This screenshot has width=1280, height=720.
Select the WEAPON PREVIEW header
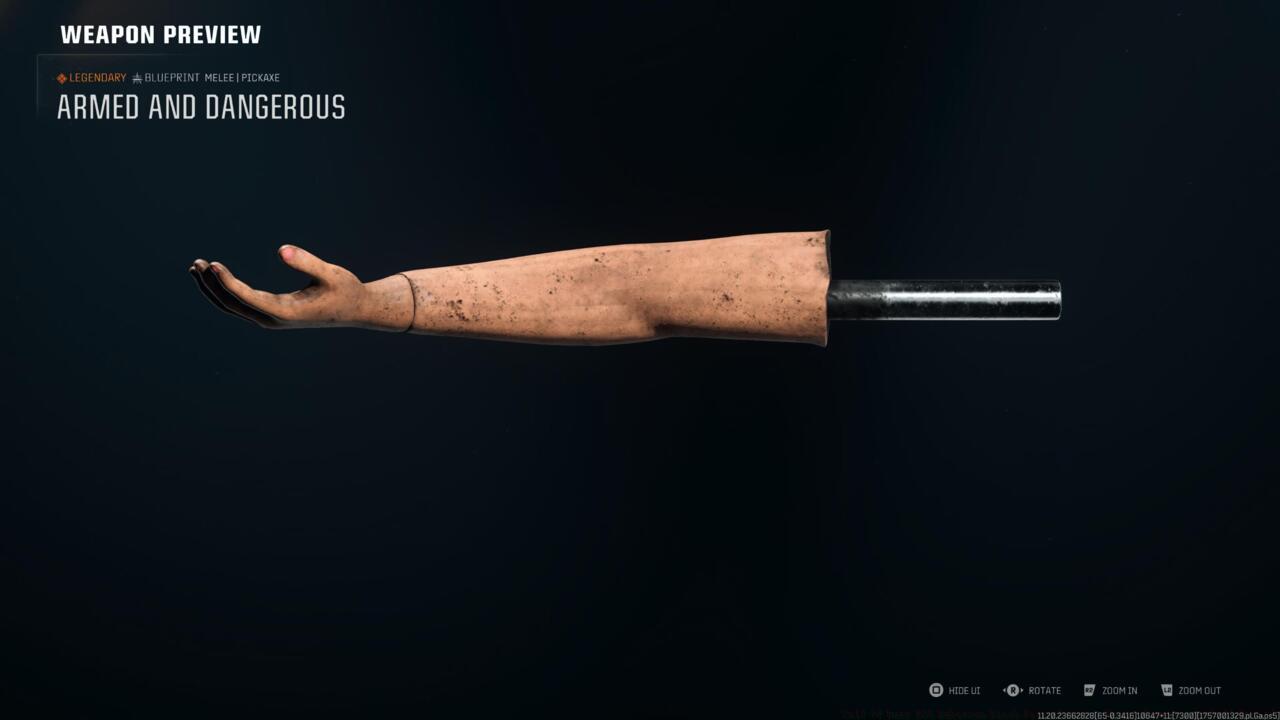(160, 34)
